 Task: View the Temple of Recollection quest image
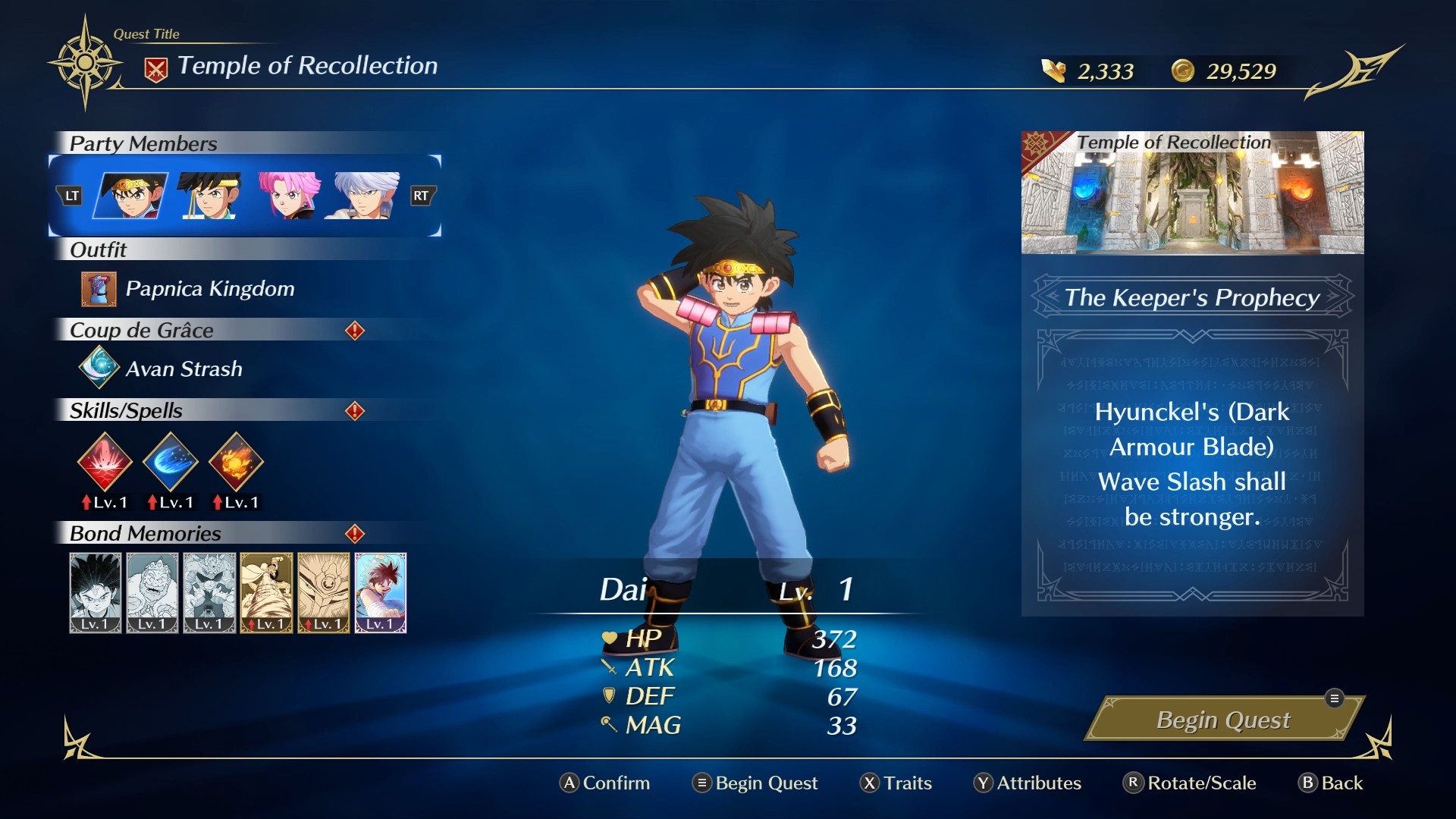pos(1192,193)
